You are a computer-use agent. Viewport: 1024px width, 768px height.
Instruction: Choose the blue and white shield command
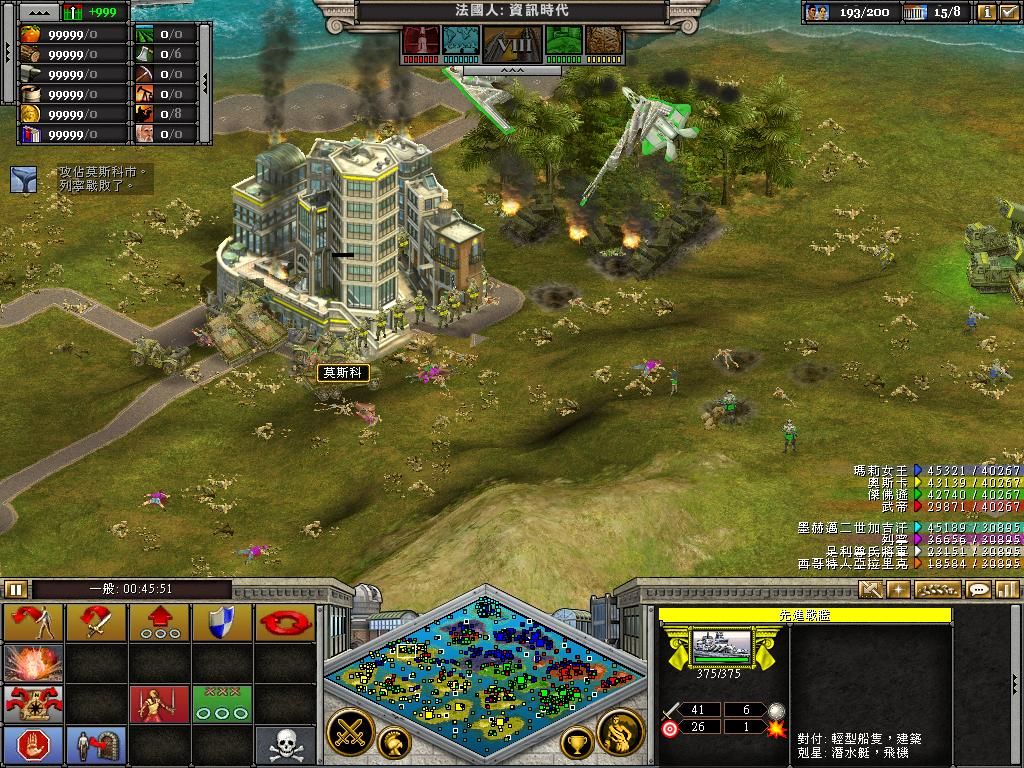222,622
